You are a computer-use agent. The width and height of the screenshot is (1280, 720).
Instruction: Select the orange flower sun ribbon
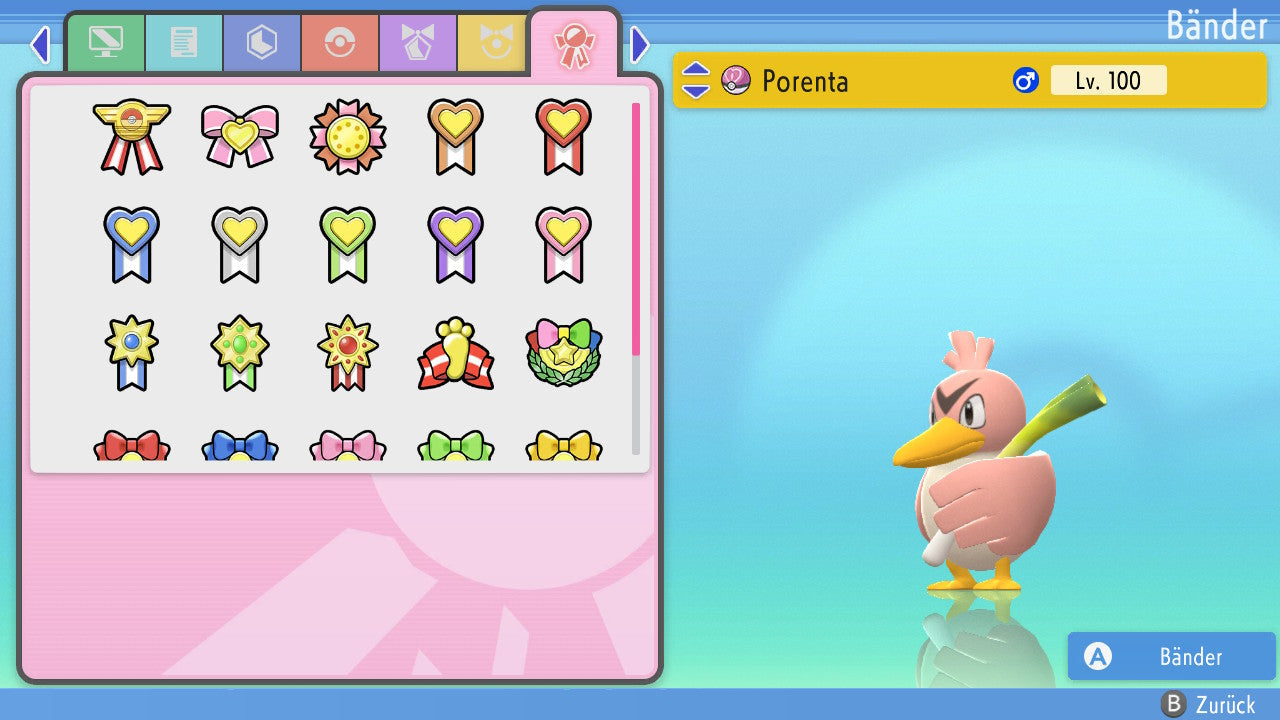tap(348, 136)
